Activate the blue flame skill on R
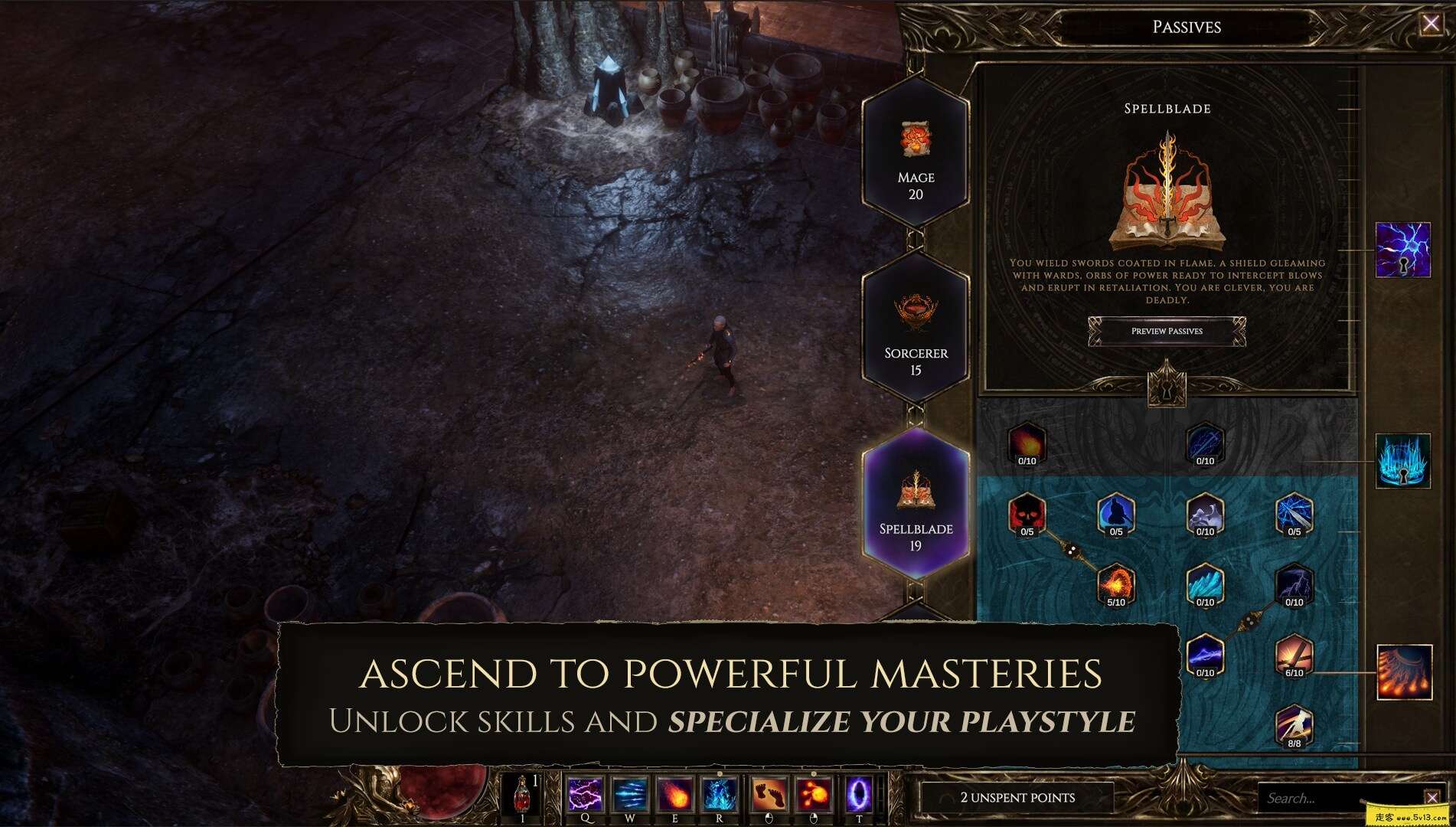The image size is (1456, 827). click(720, 794)
